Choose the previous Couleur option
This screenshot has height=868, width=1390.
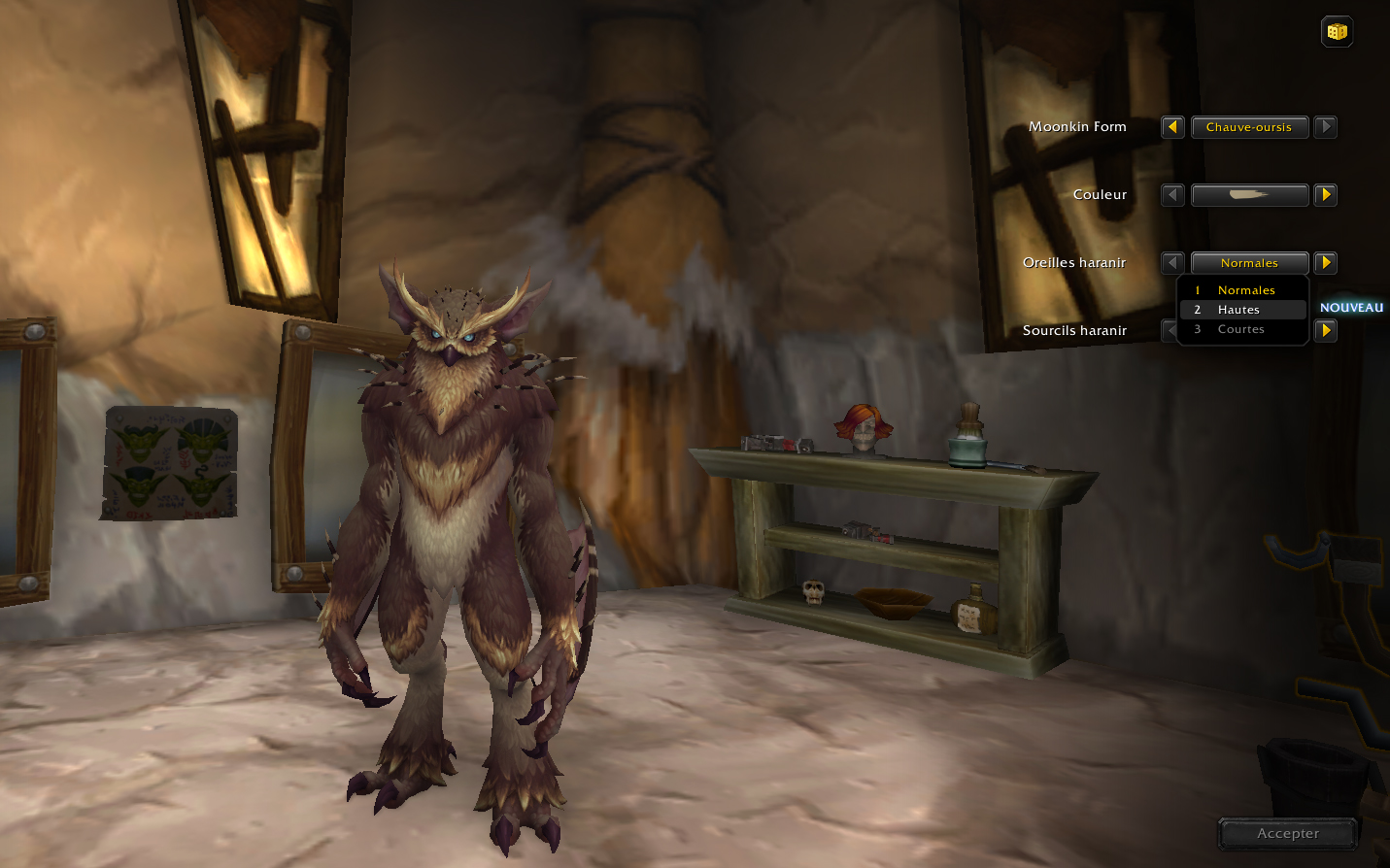click(x=1172, y=195)
